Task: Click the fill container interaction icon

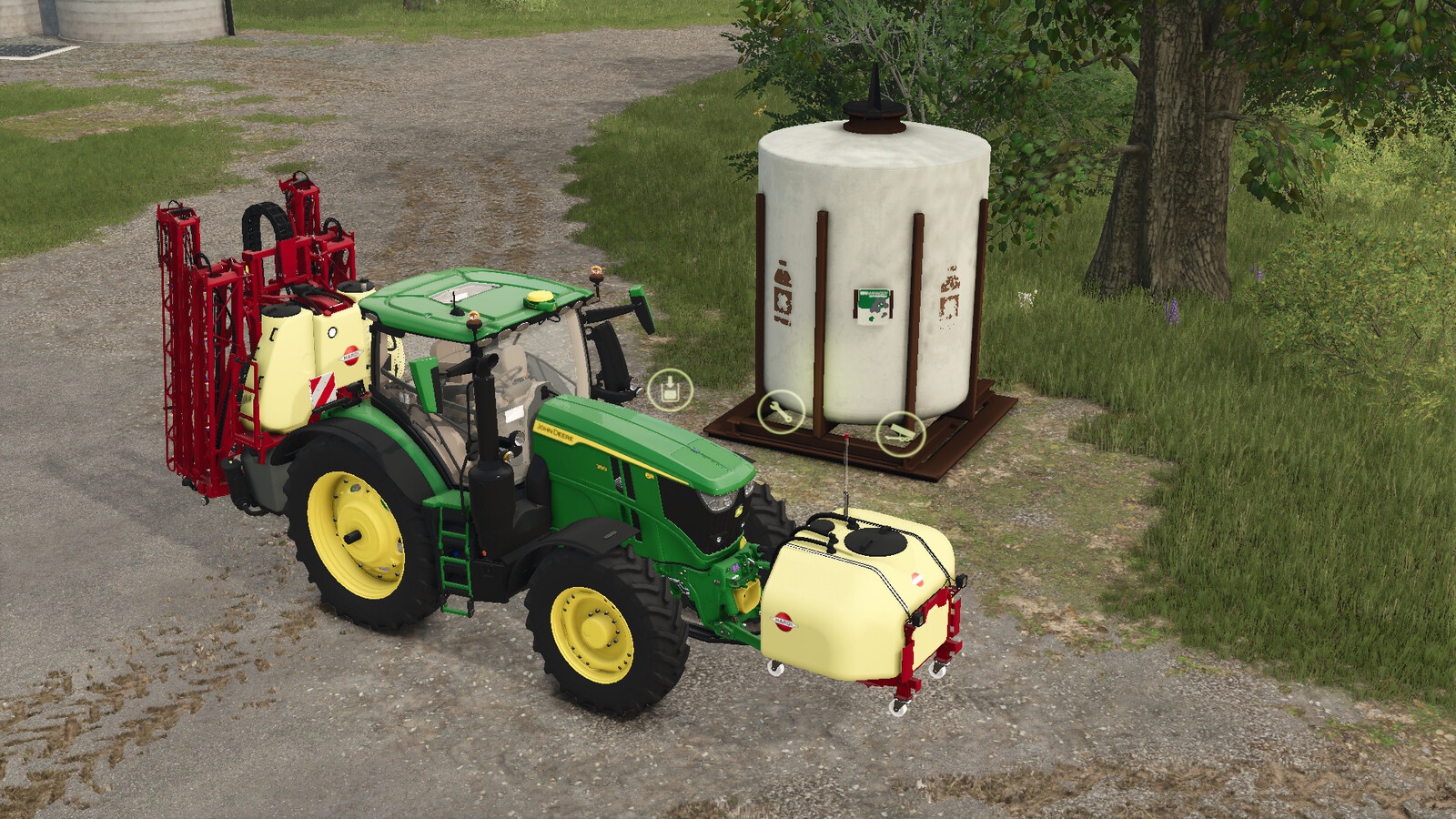Action: pyautogui.click(x=669, y=389)
